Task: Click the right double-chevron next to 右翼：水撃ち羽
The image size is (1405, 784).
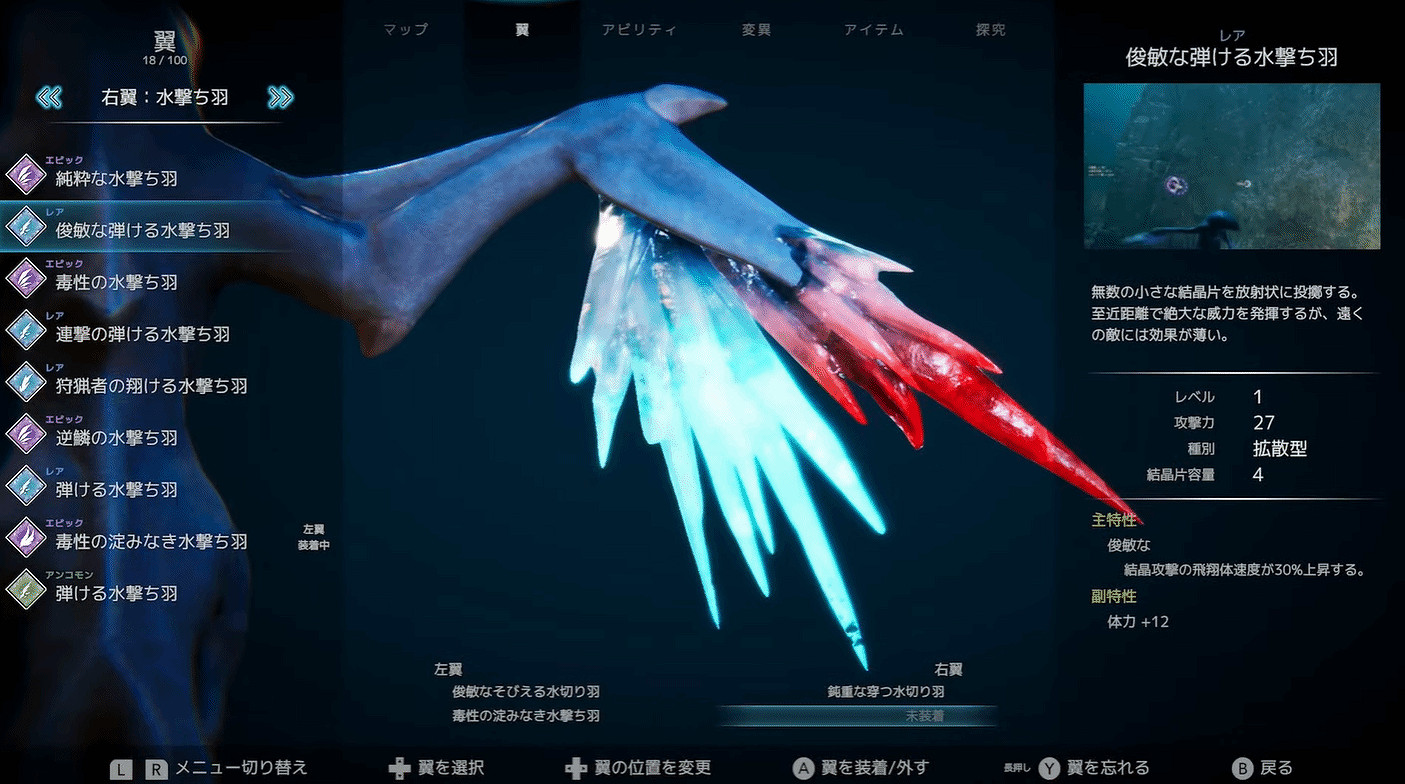Action: point(282,97)
